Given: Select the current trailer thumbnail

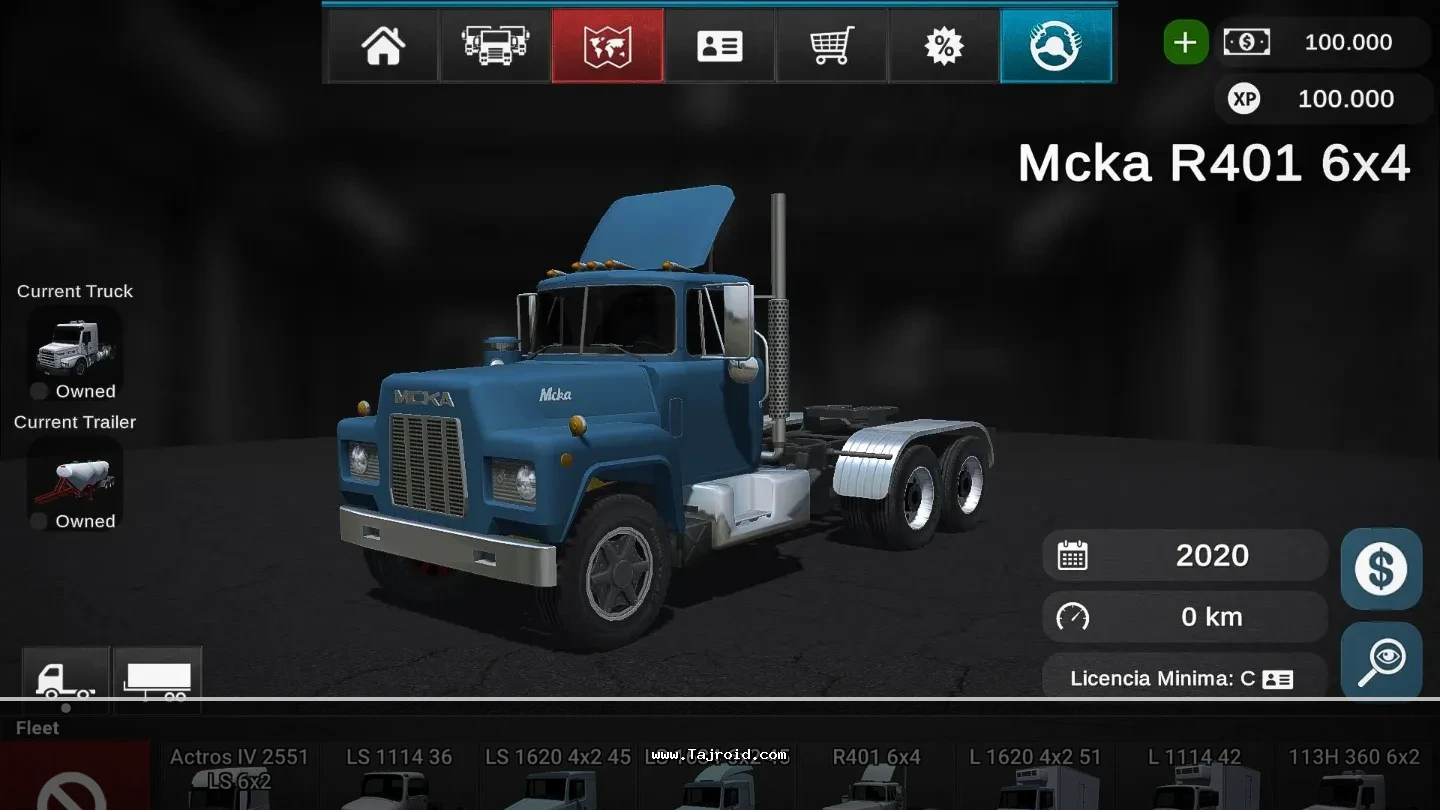Looking at the screenshot, I should (75, 477).
